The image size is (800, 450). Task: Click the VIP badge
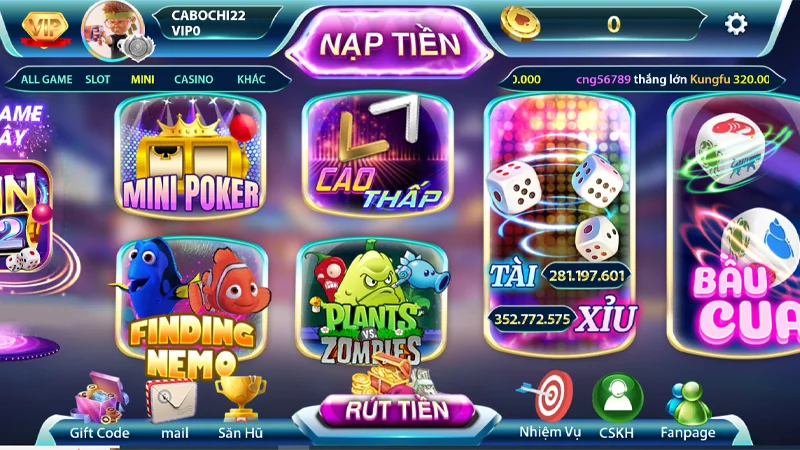(x=42, y=25)
